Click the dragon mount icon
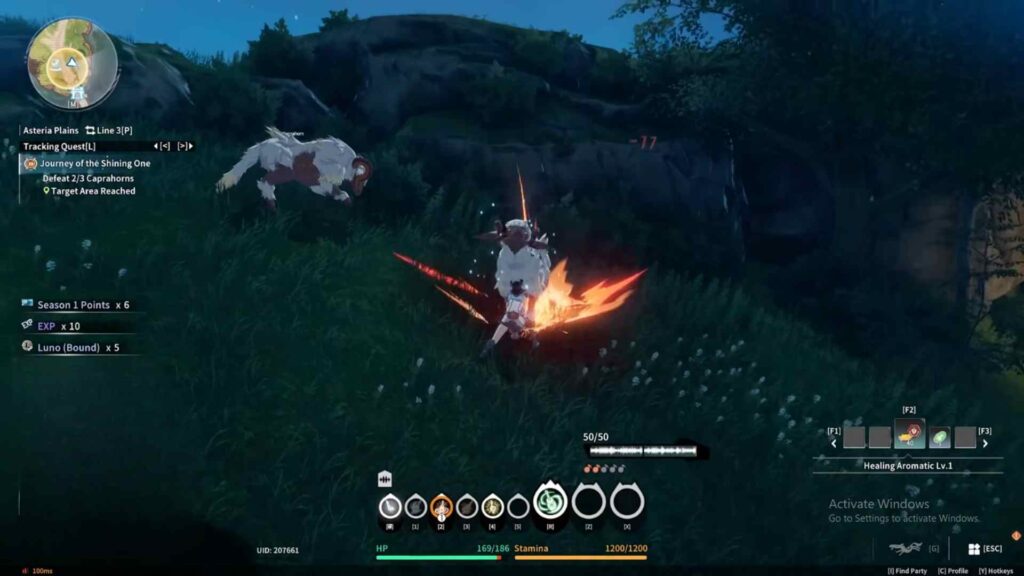This screenshot has height=576, width=1024. (905, 548)
